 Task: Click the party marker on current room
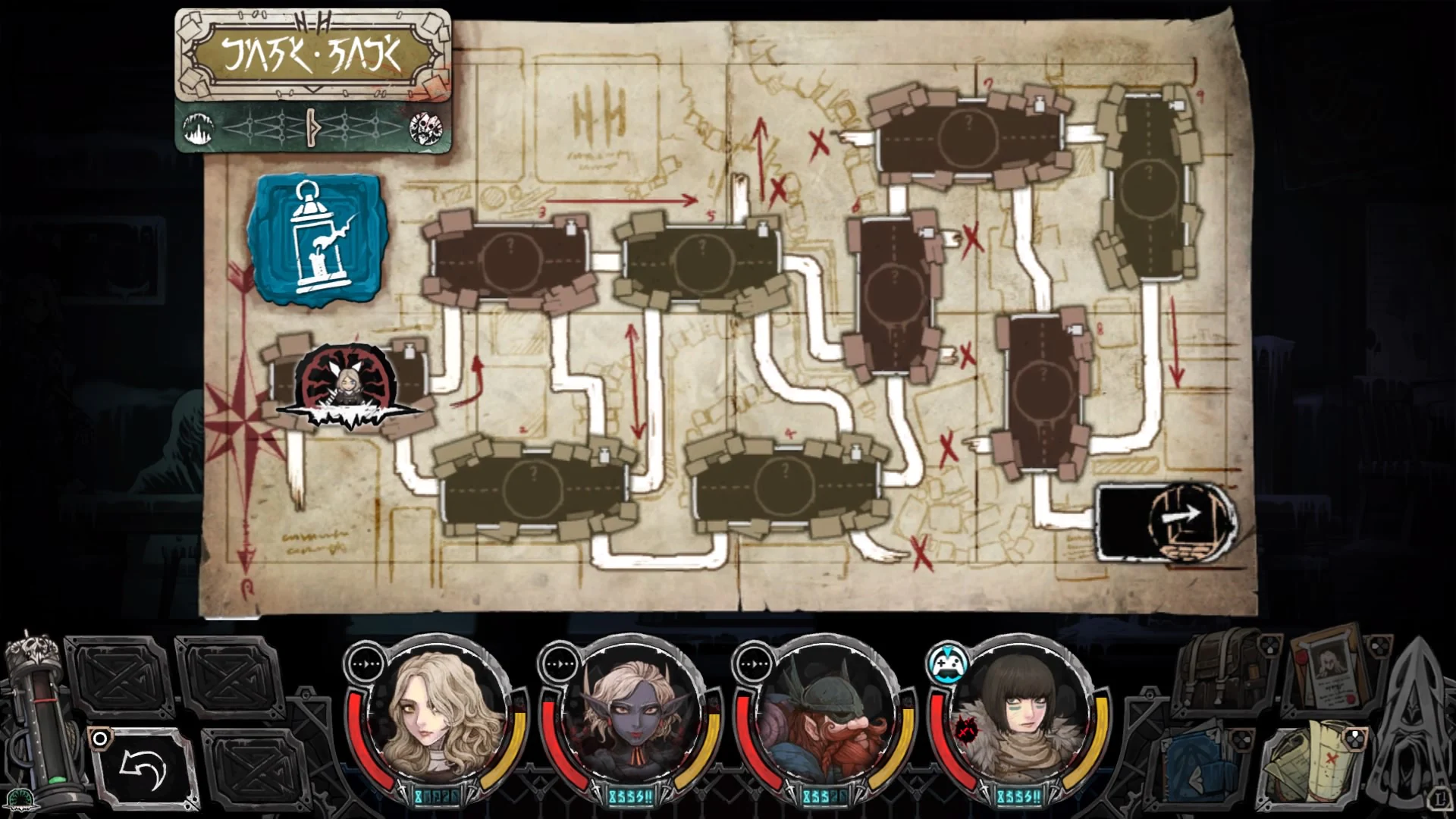pos(349,387)
